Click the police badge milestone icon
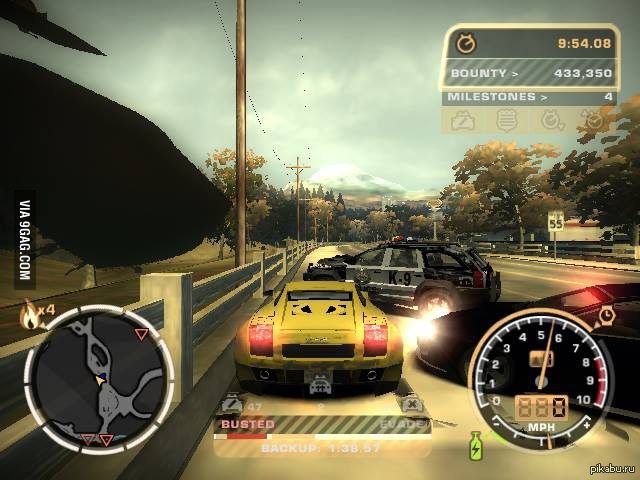Viewport: 640px width, 480px height. click(x=508, y=120)
